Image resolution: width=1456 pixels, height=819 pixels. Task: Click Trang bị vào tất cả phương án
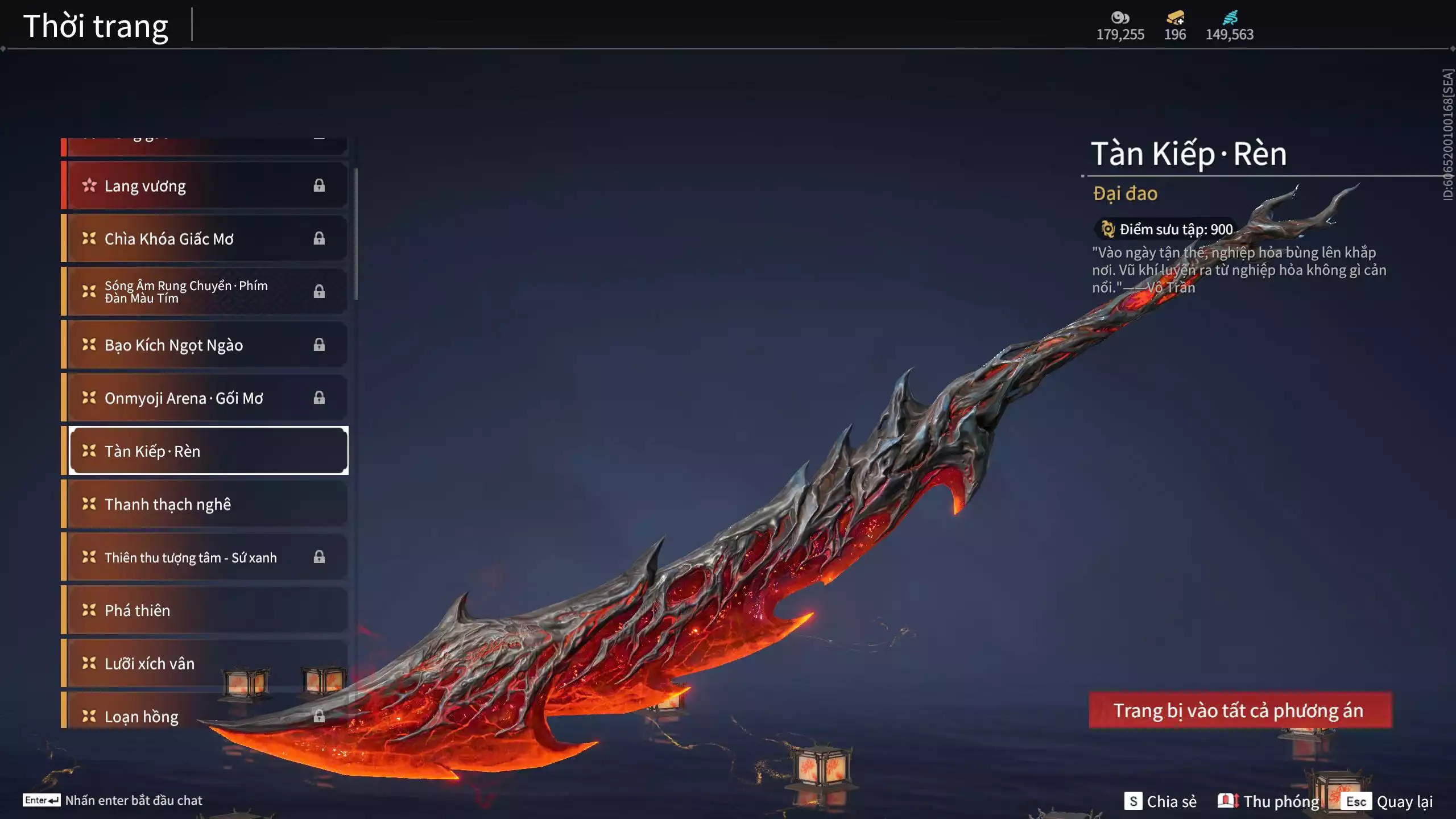(x=1240, y=710)
